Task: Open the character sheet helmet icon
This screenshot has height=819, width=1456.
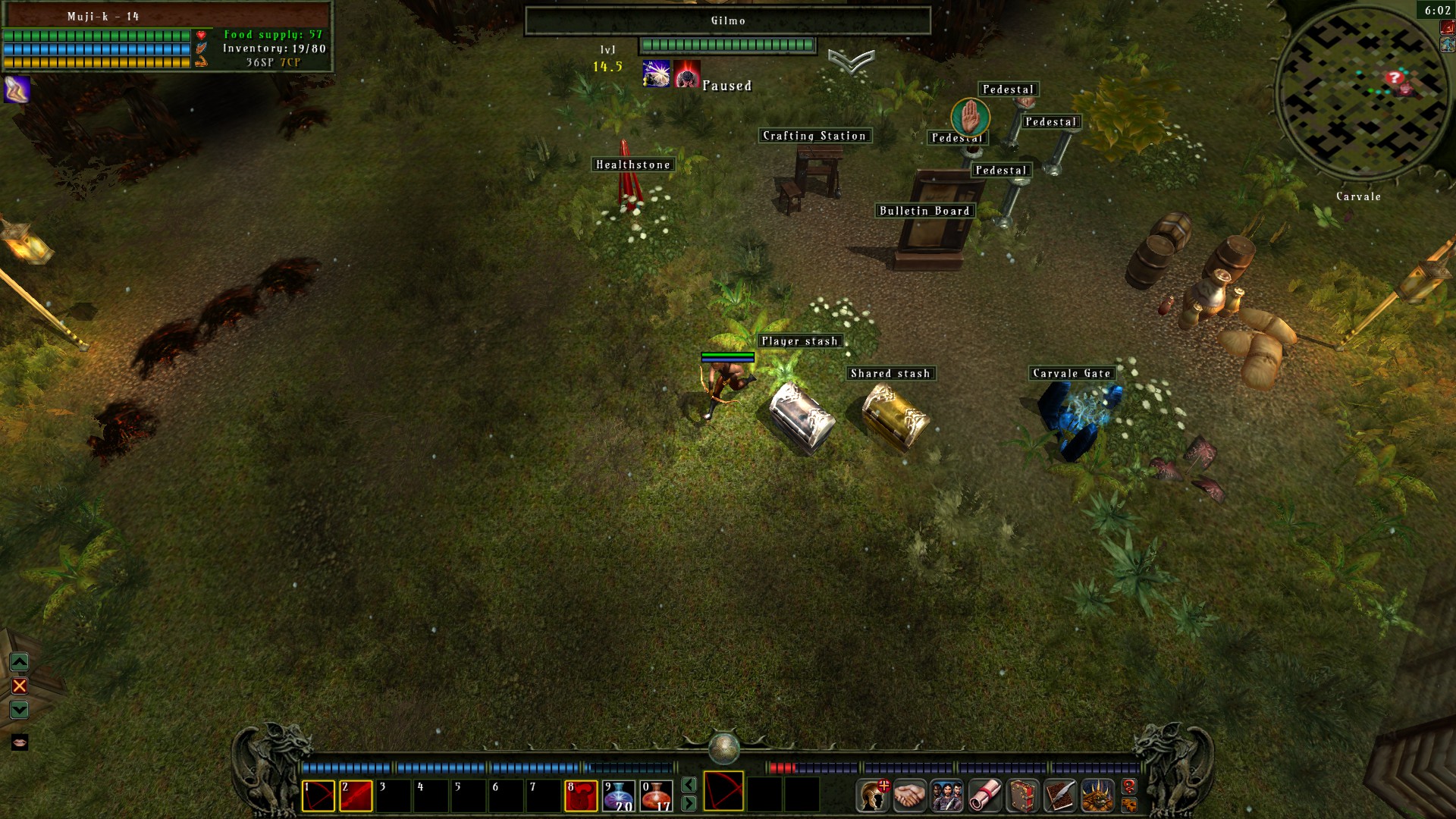Action: pyautogui.click(x=872, y=796)
